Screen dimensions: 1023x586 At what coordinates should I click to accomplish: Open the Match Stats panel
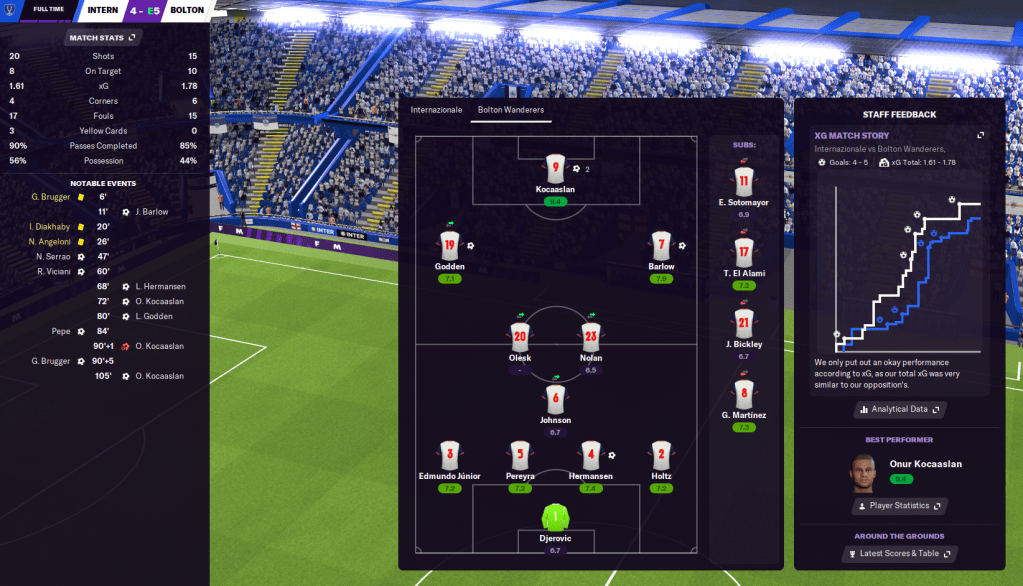(103, 38)
